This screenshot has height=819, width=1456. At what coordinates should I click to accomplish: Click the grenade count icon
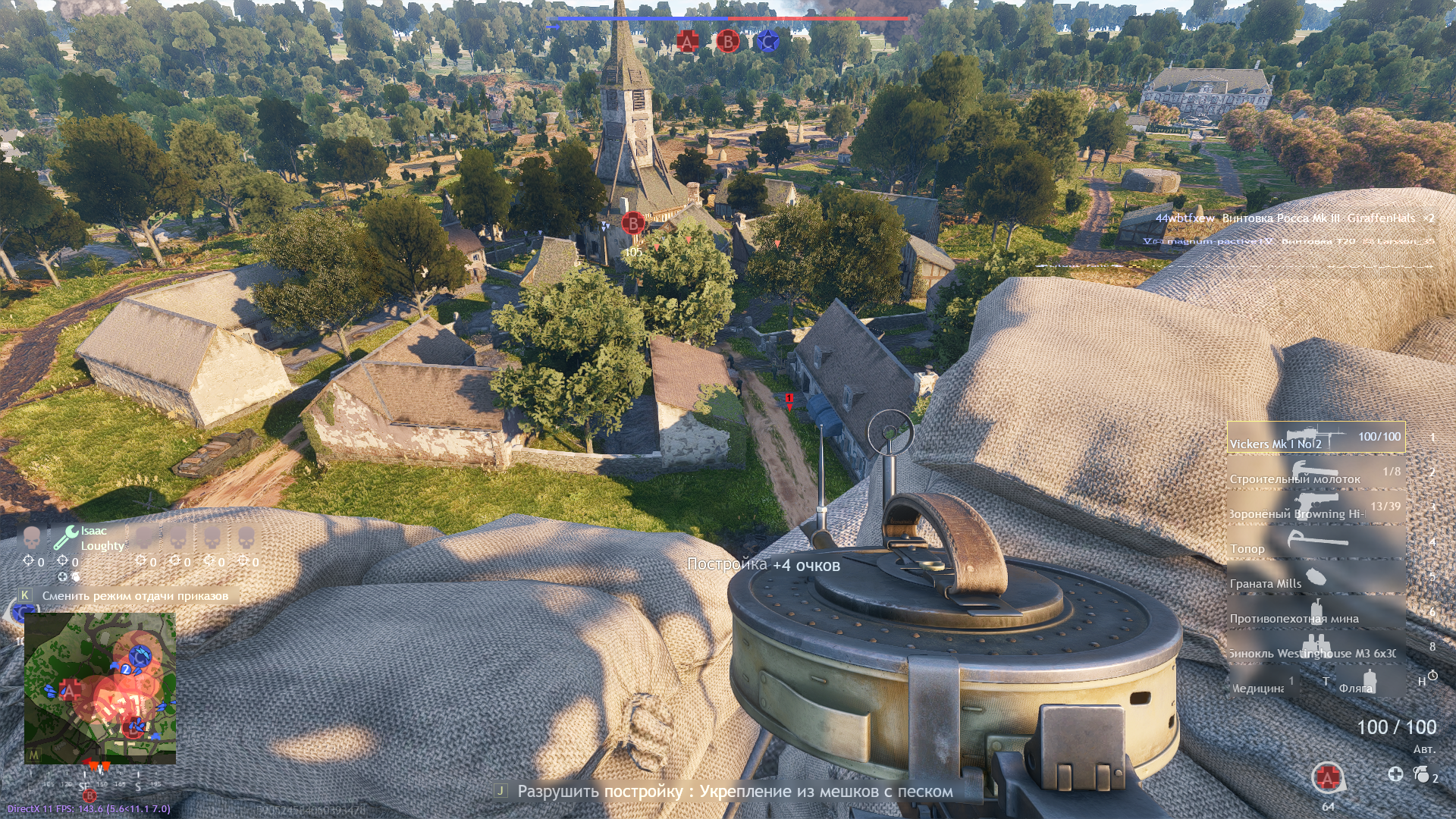(x=1422, y=774)
